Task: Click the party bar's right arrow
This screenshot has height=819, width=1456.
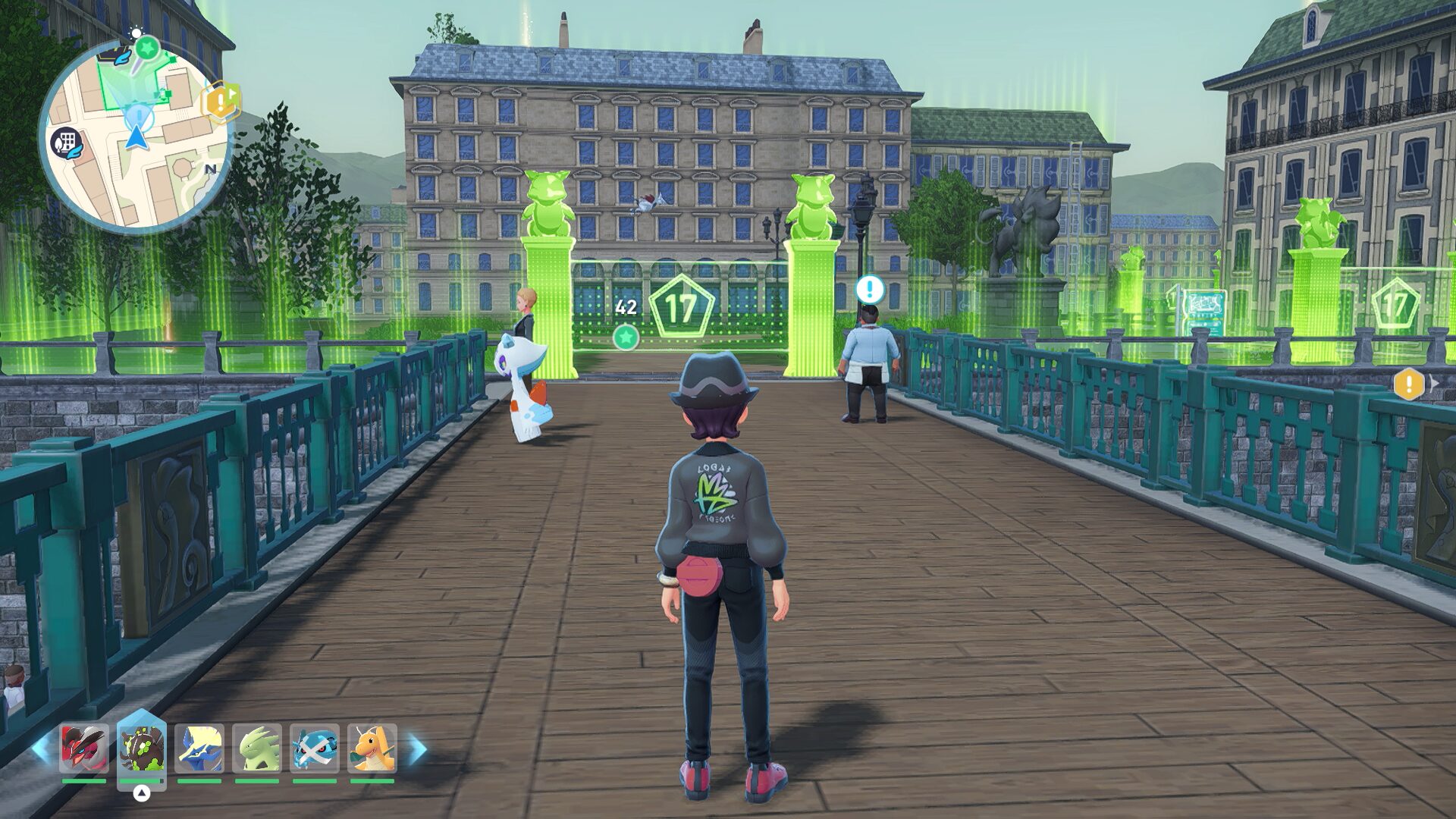Action: click(x=417, y=749)
